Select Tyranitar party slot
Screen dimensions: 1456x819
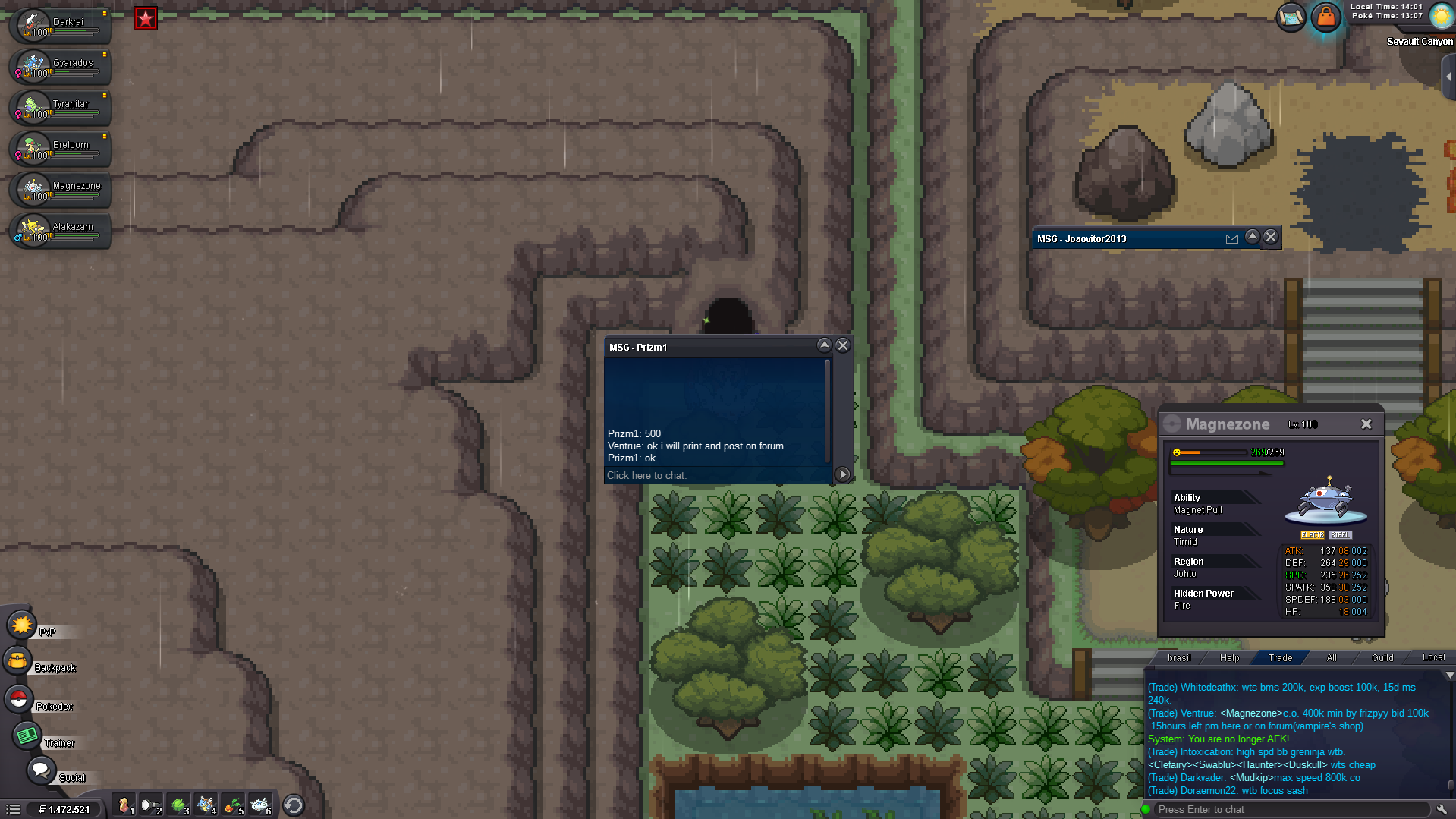coord(61,108)
